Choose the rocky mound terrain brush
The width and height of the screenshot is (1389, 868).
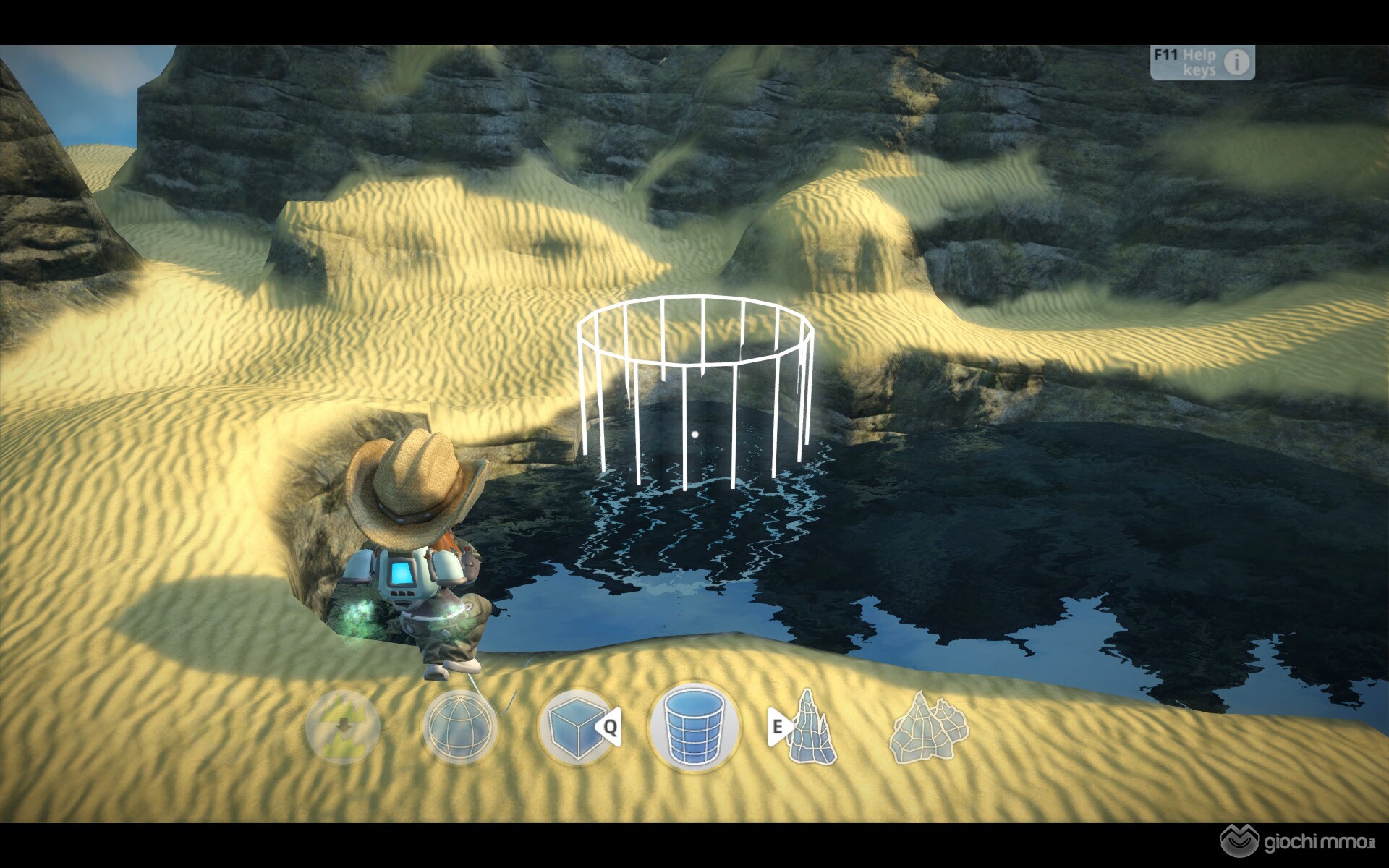(929, 726)
